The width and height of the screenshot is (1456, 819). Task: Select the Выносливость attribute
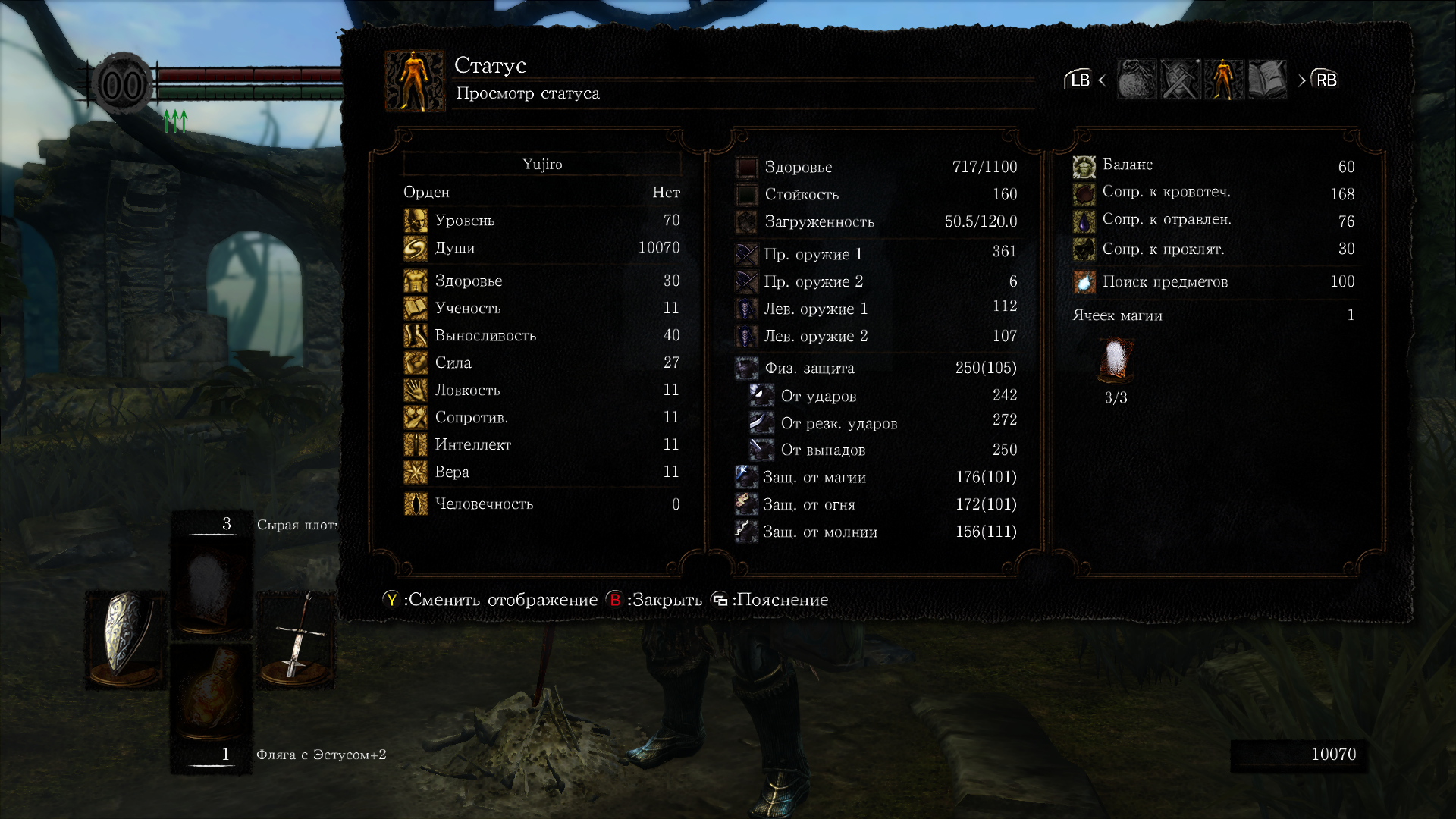pos(541,335)
